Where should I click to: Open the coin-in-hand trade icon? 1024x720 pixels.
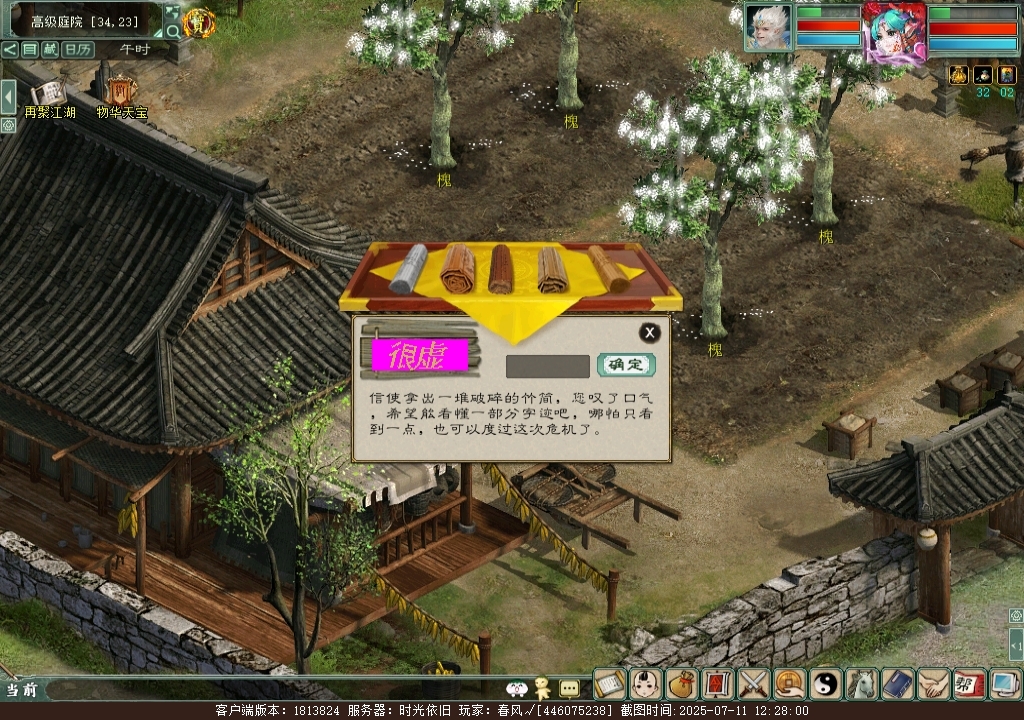tap(789, 684)
